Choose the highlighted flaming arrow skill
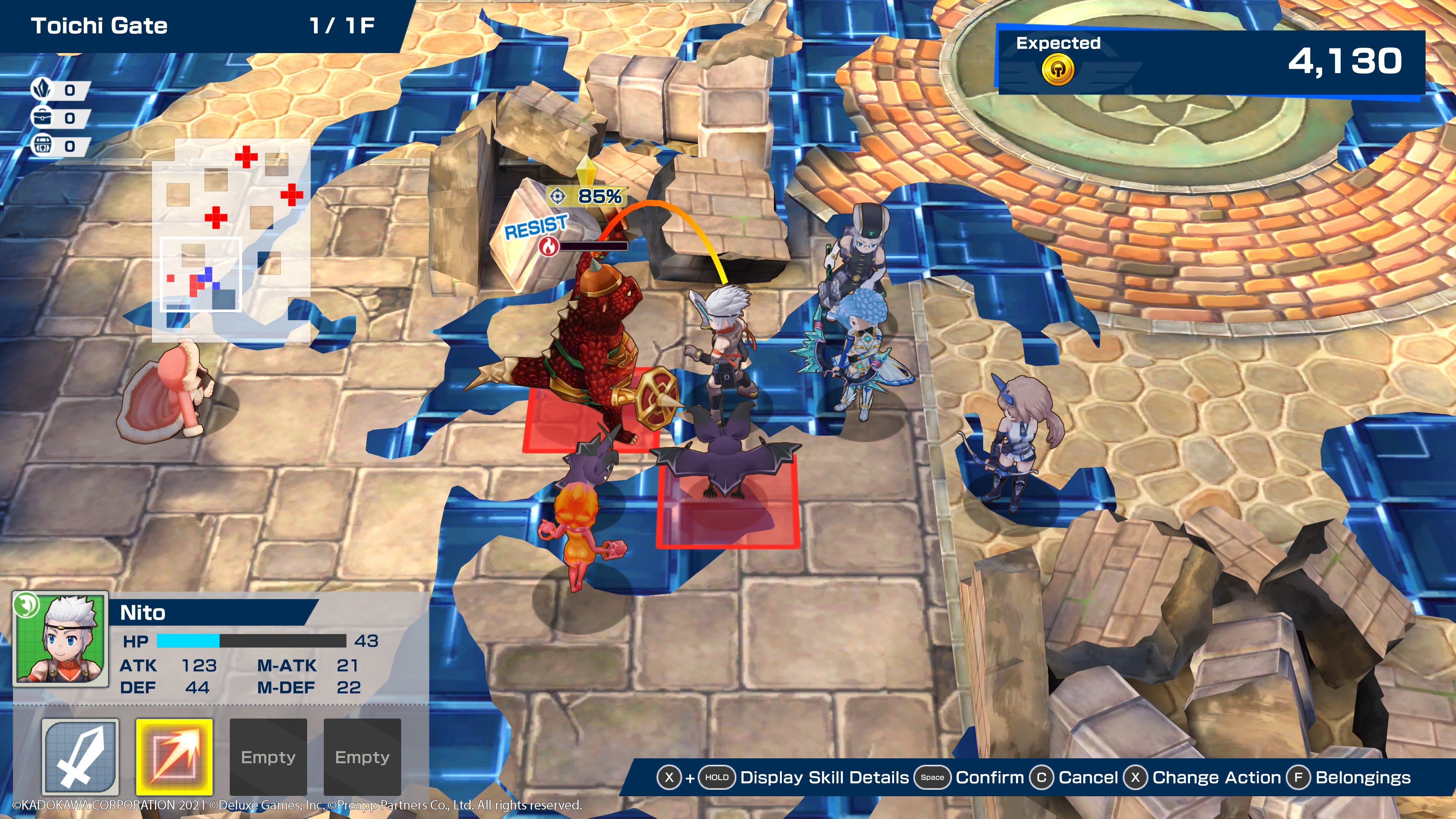Image resolution: width=1456 pixels, height=819 pixels. (174, 756)
